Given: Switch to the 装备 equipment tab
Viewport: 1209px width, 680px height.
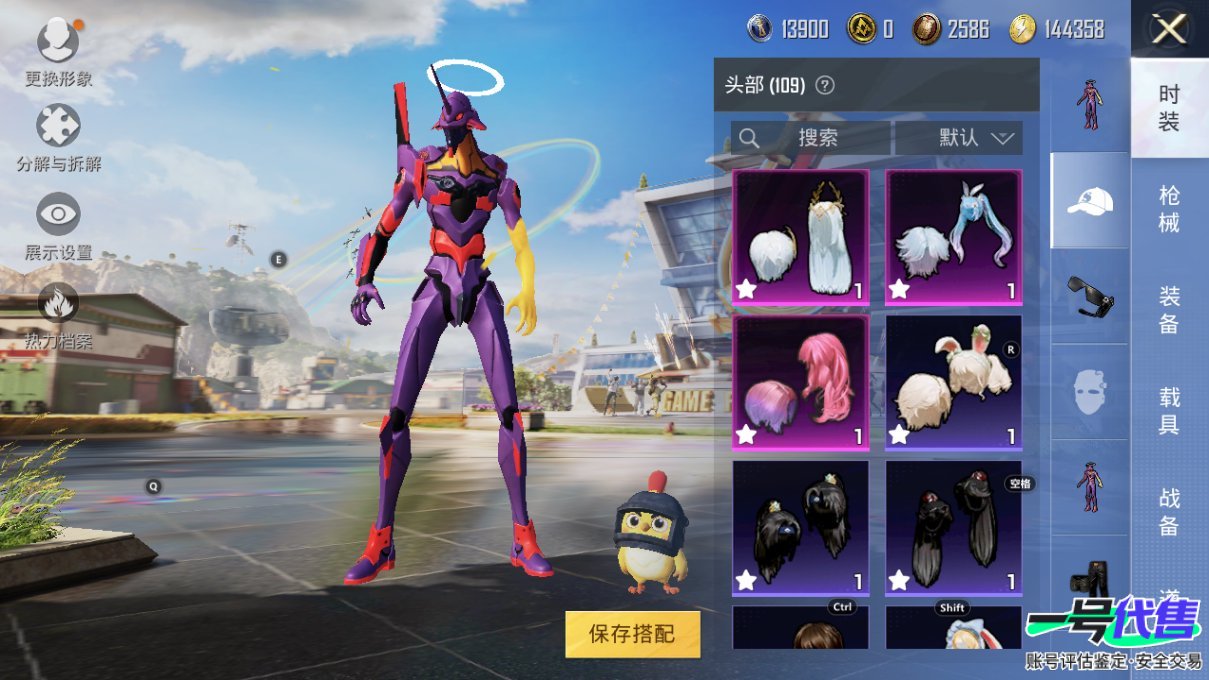Looking at the screenshot, I should tap(1169, 310).
